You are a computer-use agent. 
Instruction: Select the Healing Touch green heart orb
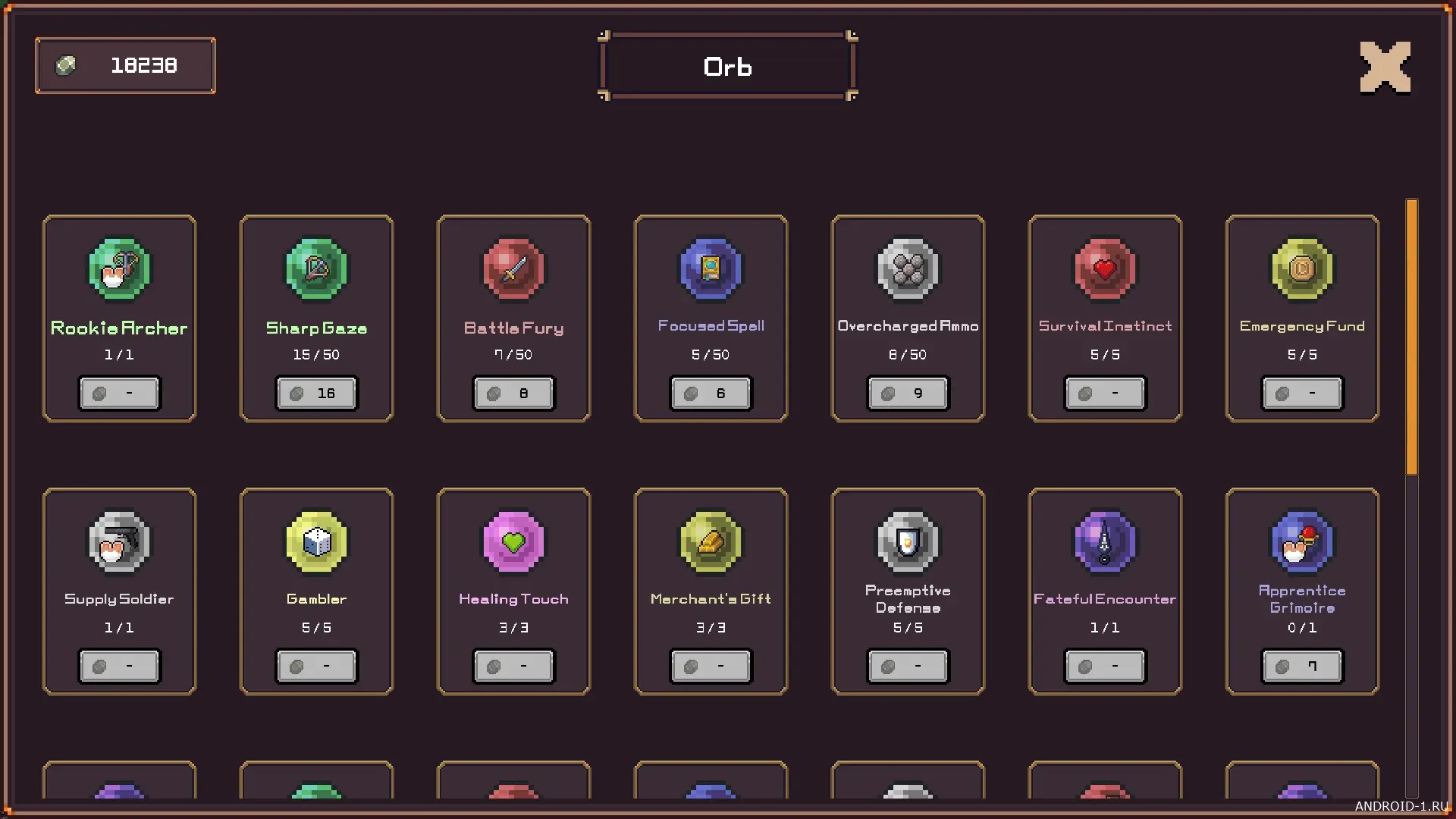[513, 542]
